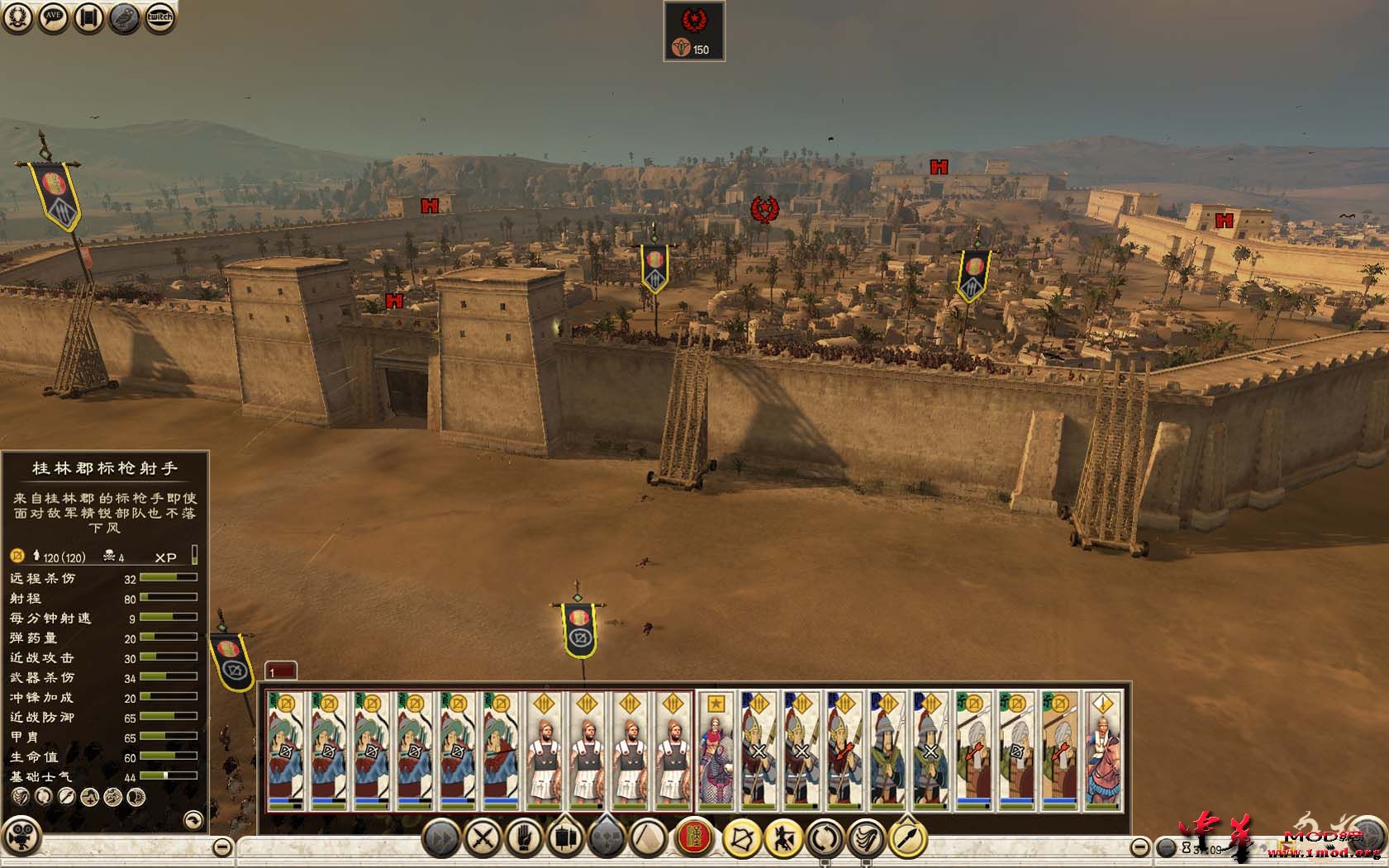Collapse the unit info panel minus button
The height and width of the screenshot is (868, 1389).
click(221, 847)
